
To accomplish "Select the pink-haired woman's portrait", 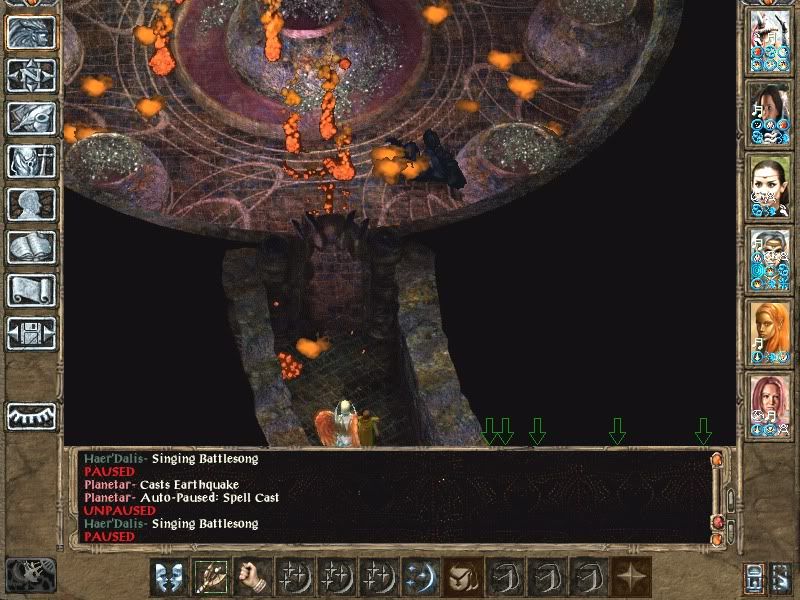I will tap(769, 405).
